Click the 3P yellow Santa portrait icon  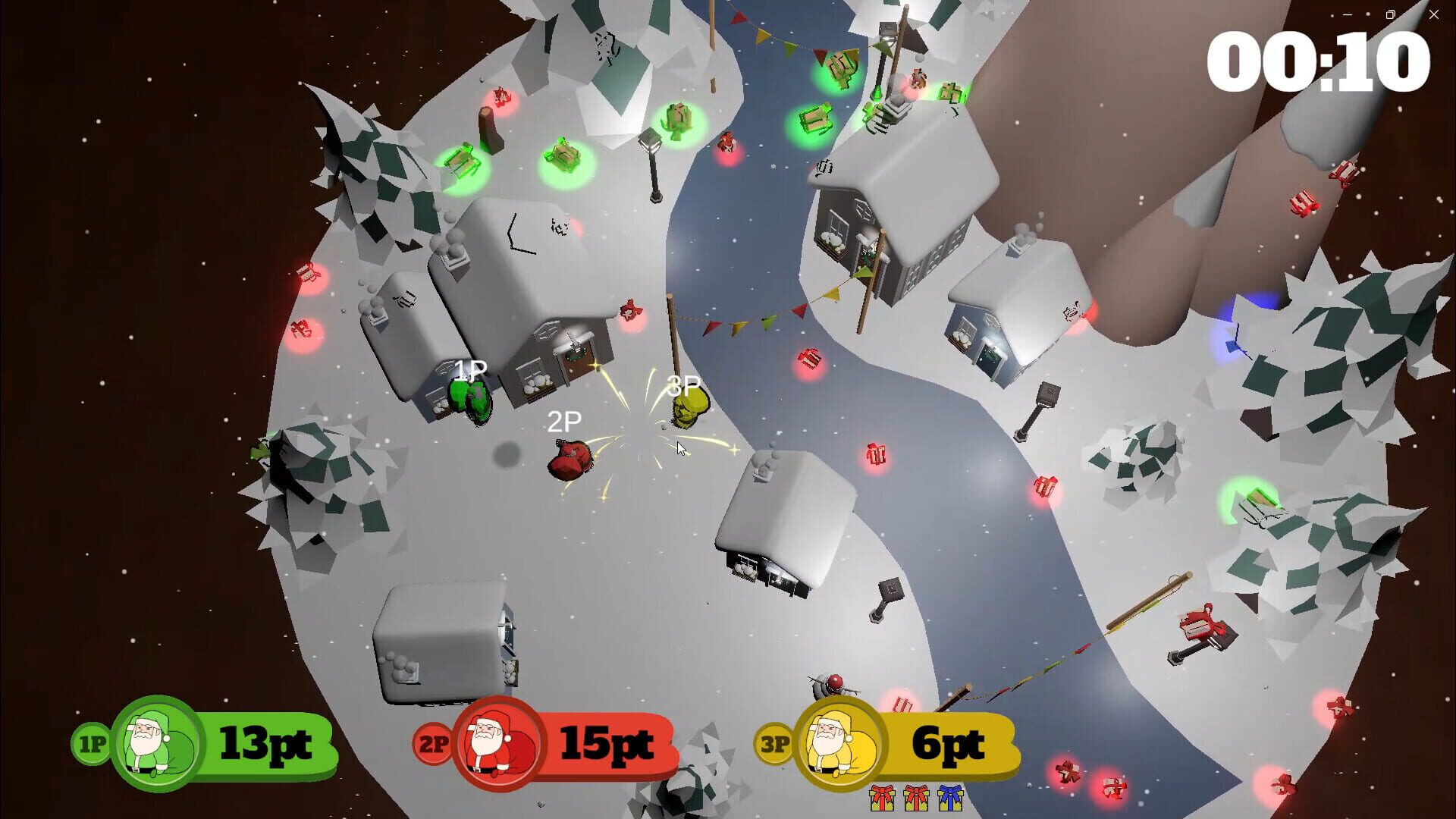[838, 743]
